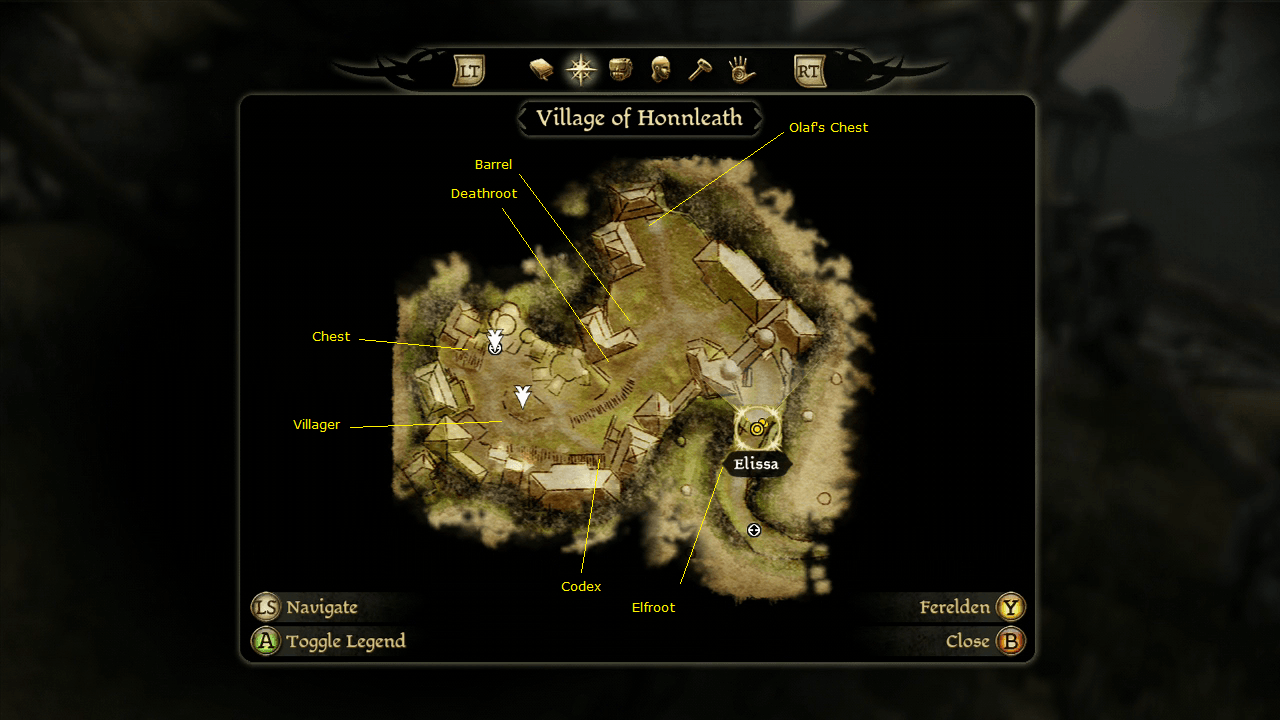The width and height of the screenshot is (1280, 720).
Task: Open the journal book tab
Action: (x=541, y=70)
